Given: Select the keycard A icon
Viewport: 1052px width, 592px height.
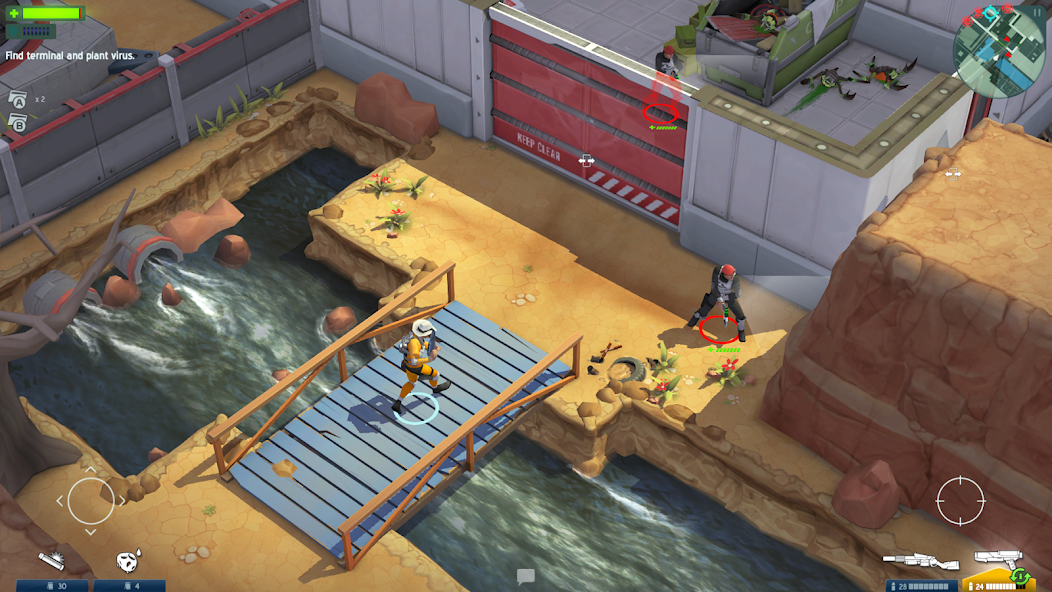Looking at the screenshot, I should [18, 100].
